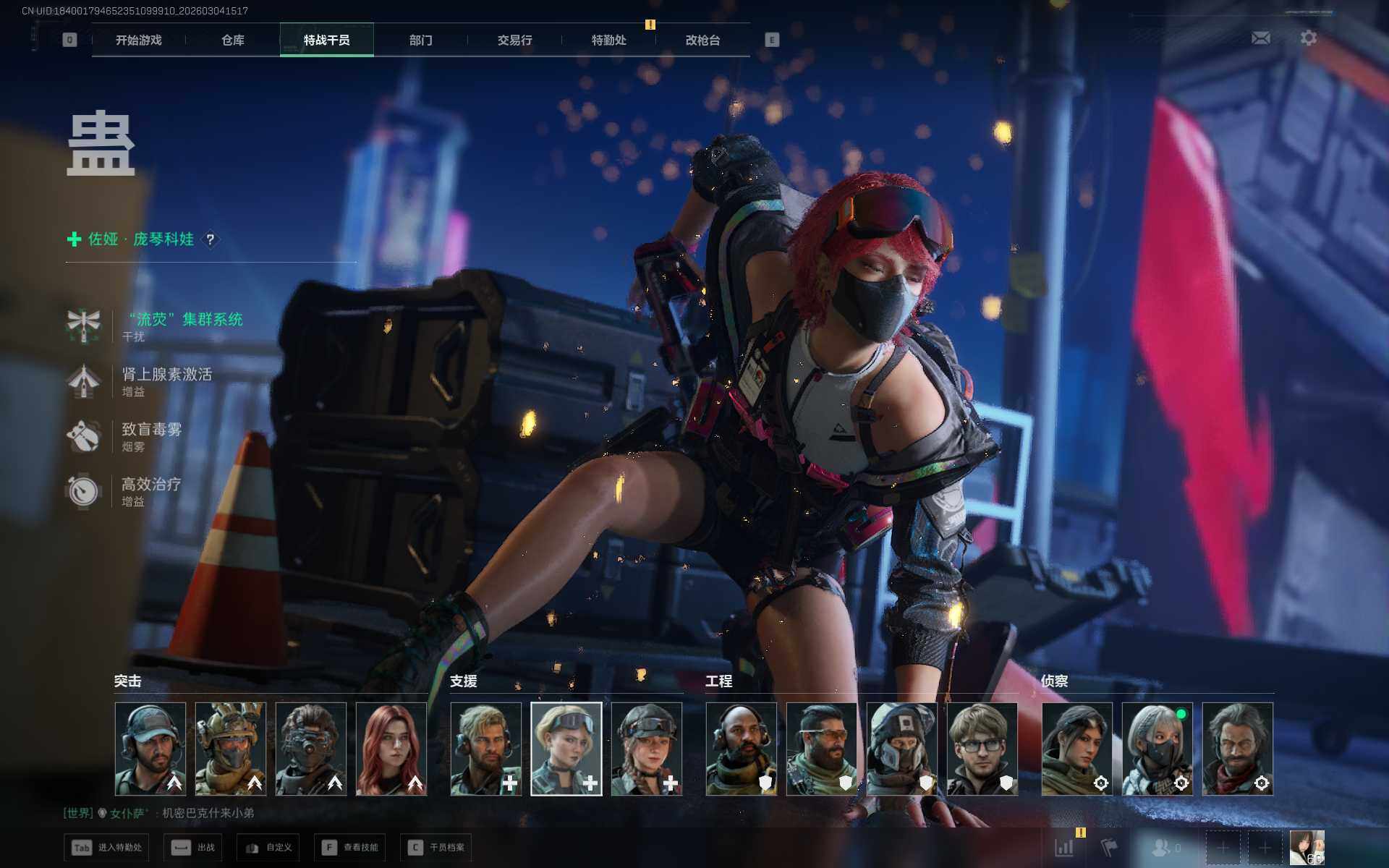Open the mail envelope icon
This screenshot has height=868, width=1389.
coord(1261,38)
